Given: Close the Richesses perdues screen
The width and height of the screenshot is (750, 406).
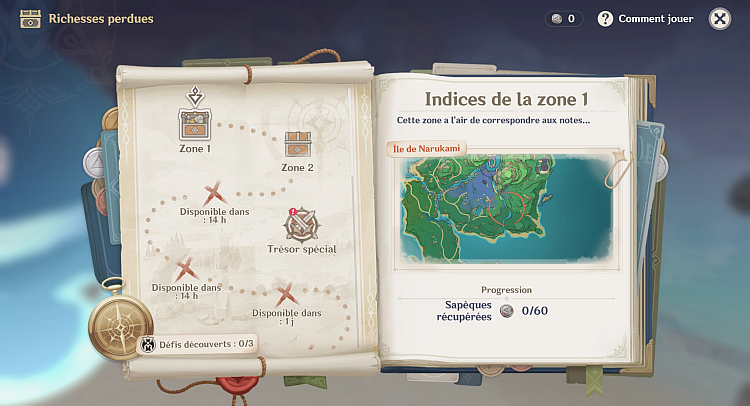Looking at the screenshot, I should [719, 19].
